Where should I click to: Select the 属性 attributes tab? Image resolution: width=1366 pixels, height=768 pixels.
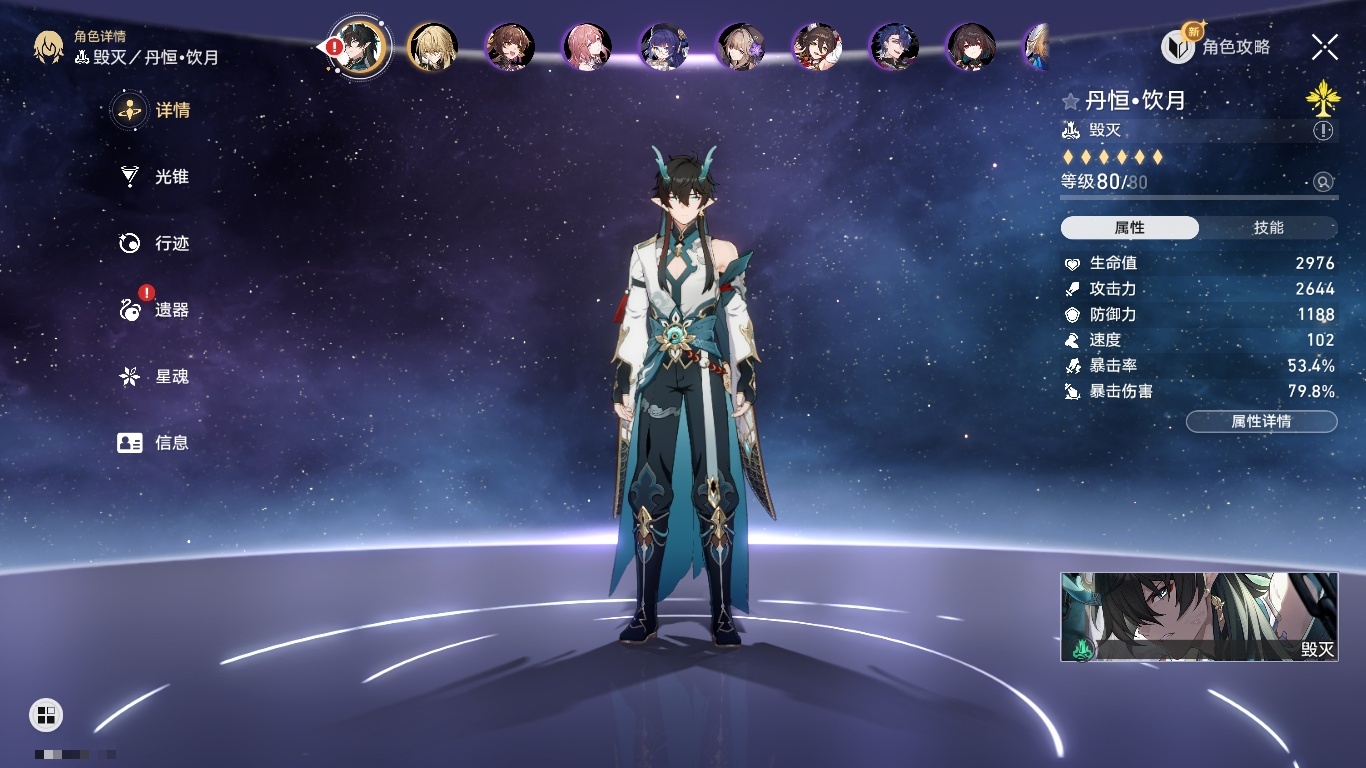(x=1130, y=228)
